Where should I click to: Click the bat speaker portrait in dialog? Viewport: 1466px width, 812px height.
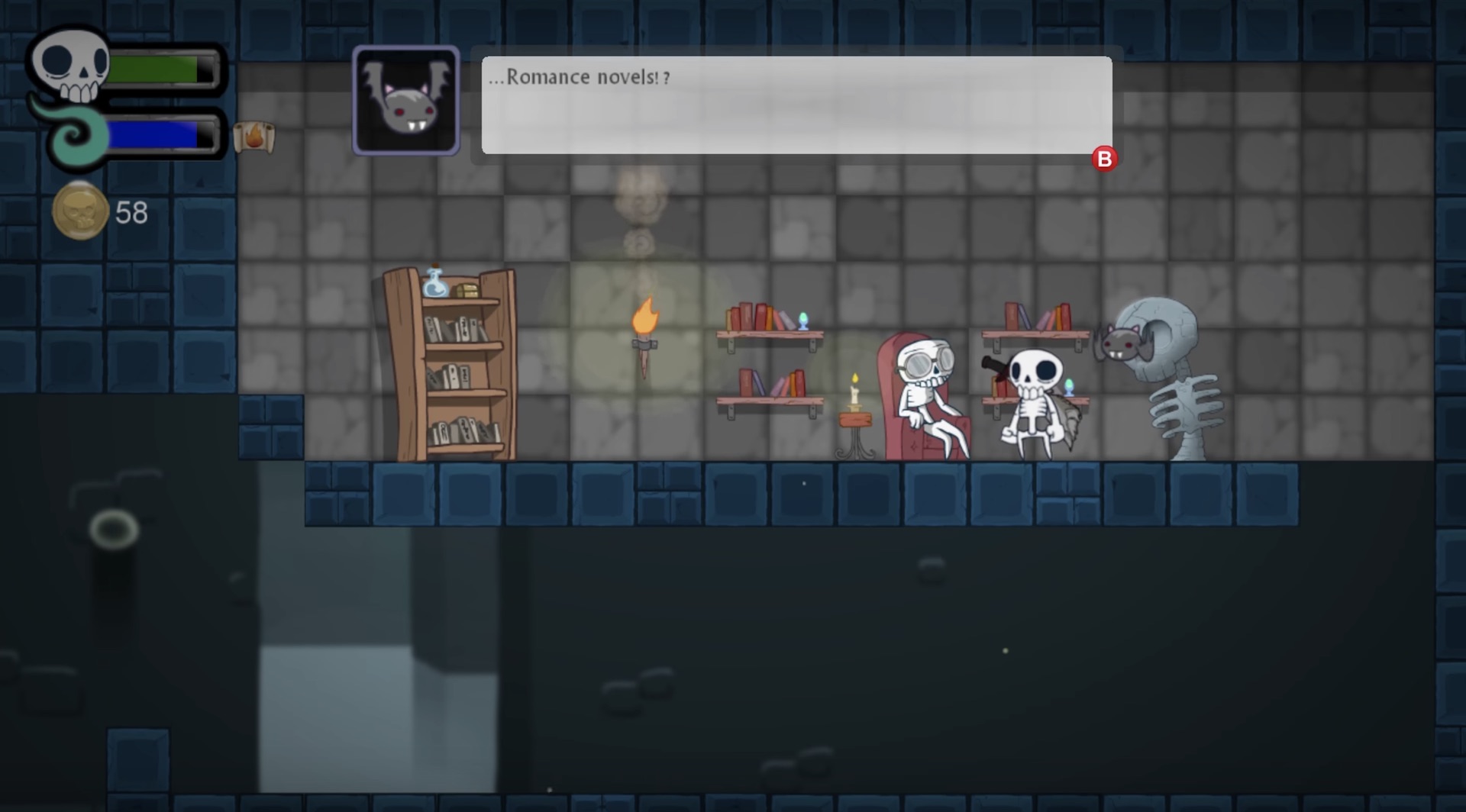coord(405,100)
